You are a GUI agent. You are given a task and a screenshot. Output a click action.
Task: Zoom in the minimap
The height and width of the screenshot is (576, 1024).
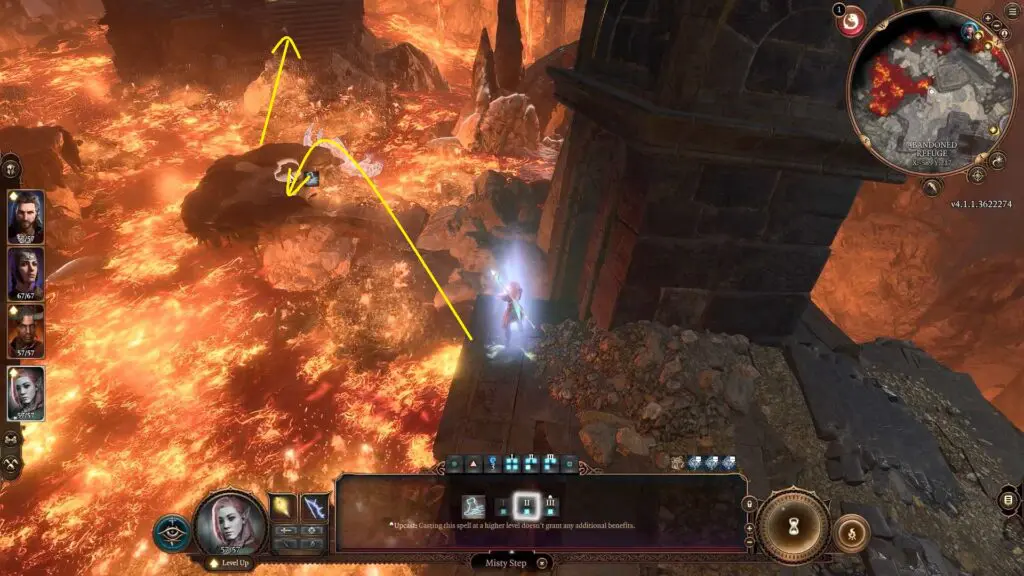(988, 19)
